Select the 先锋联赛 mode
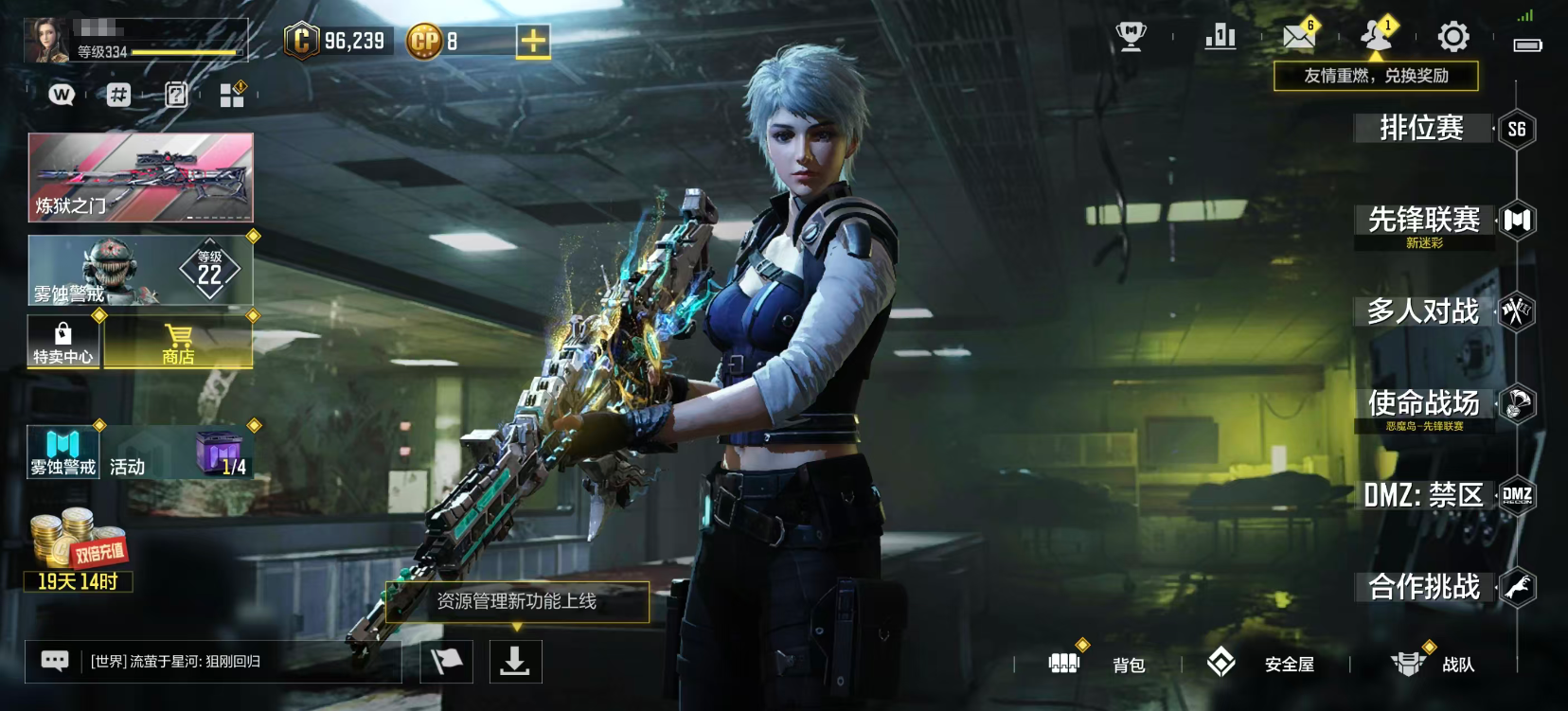The height and width of the screenshot is (711, 1568). click(x=1423, y=221)
